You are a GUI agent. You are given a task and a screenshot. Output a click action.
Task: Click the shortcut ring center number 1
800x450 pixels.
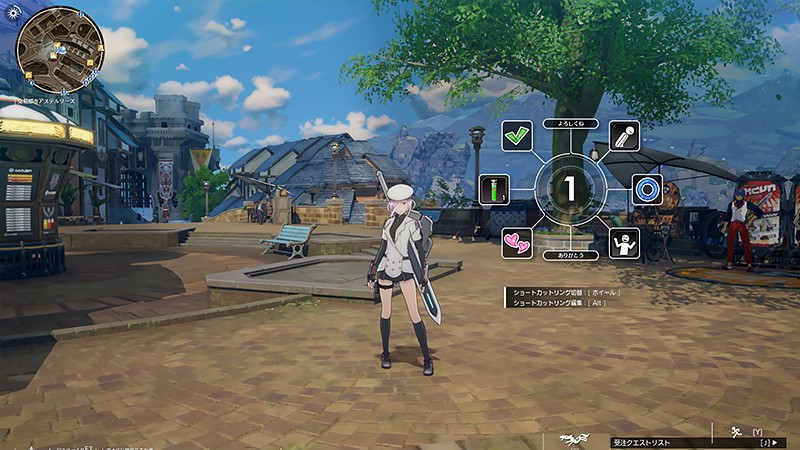569,189
